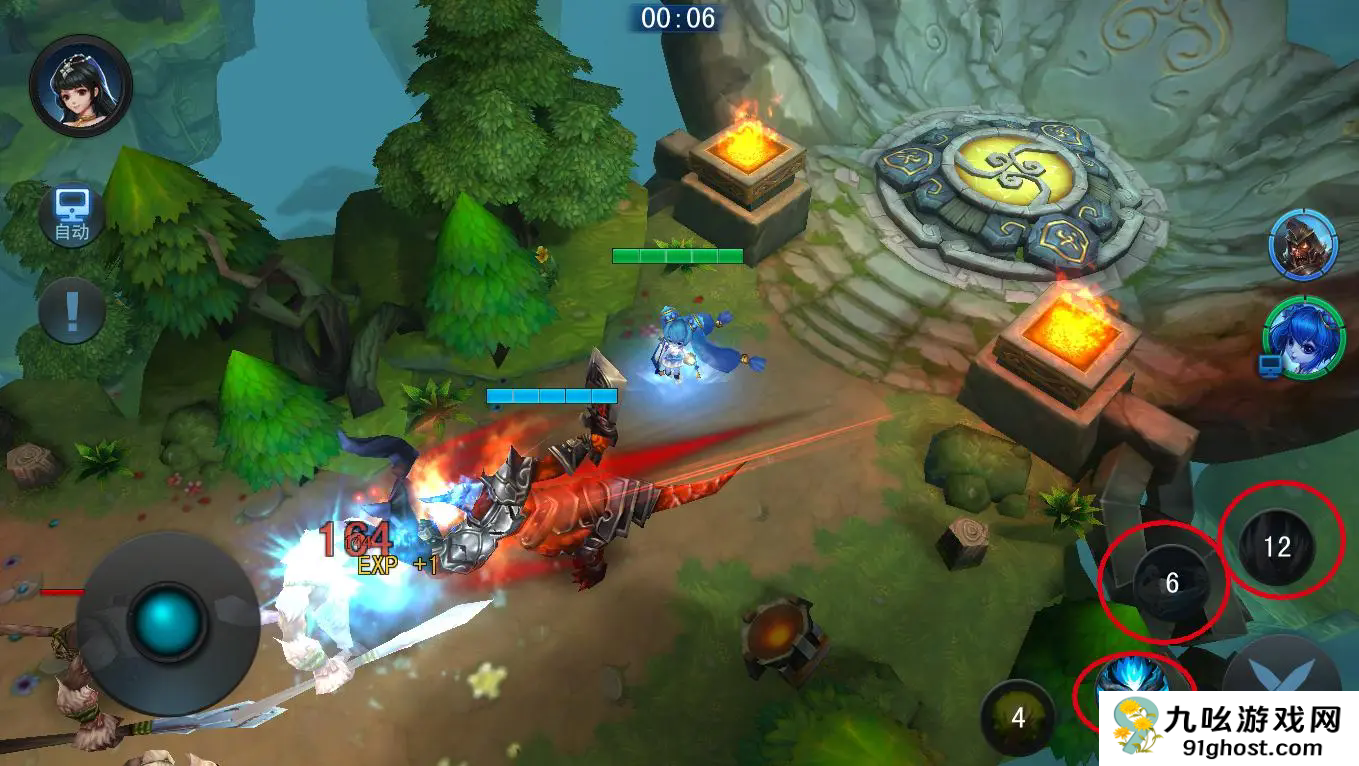Activate the skill on 12 second cooldown

[x=1277, y=546]
